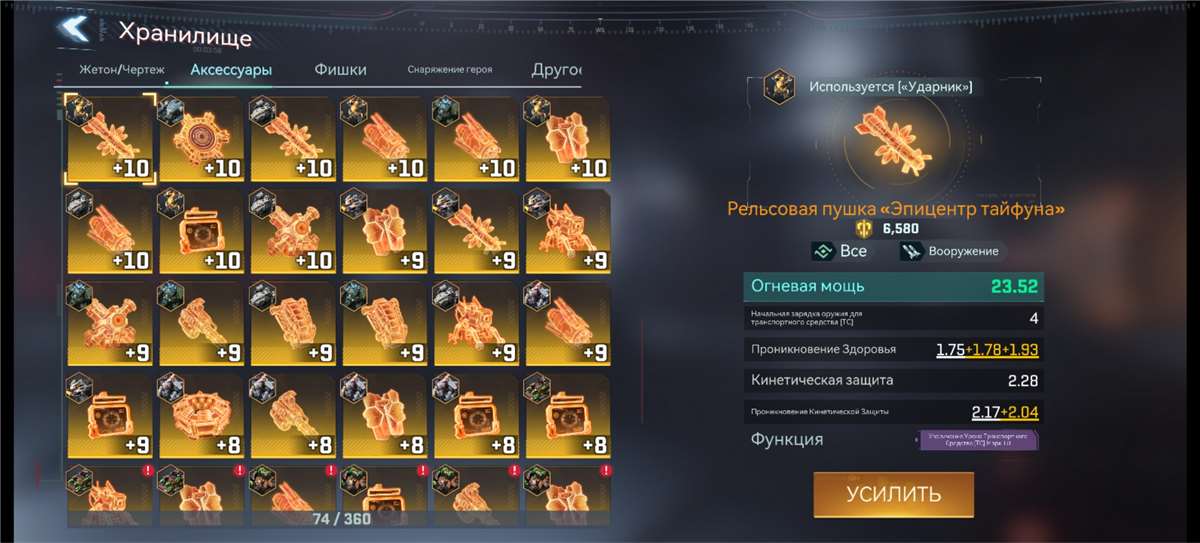Tap the Проникновение Здоровья underlined values

(987, 350)
